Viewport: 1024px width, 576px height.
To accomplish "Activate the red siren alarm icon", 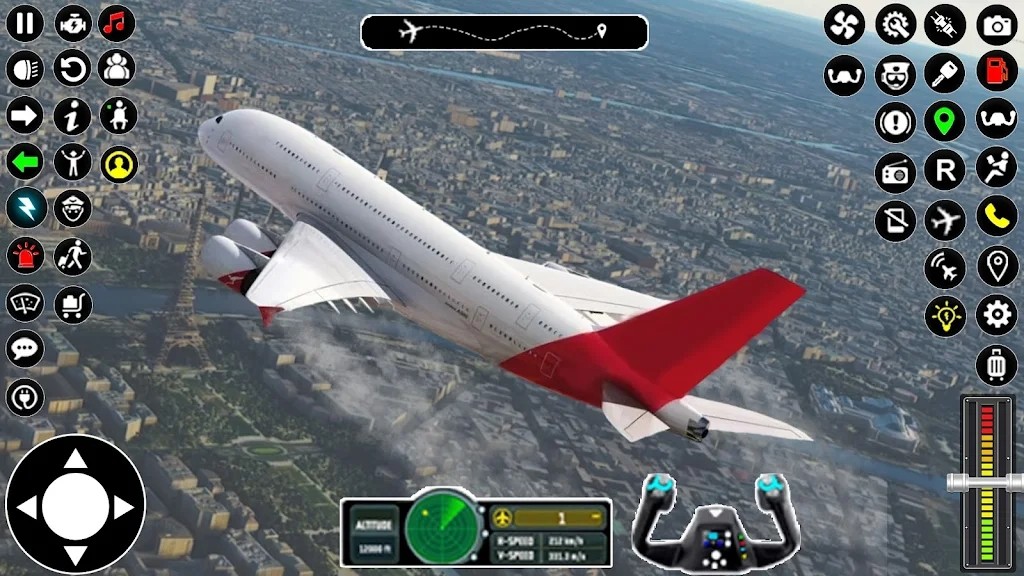I will 26,255.
